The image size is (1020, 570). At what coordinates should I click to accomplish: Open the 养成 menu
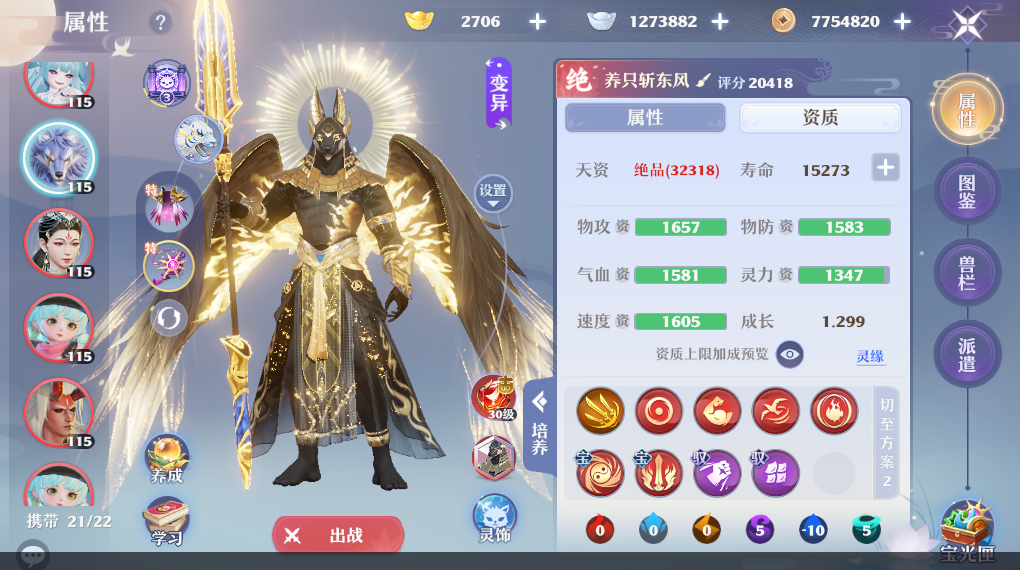pos(167,460)
